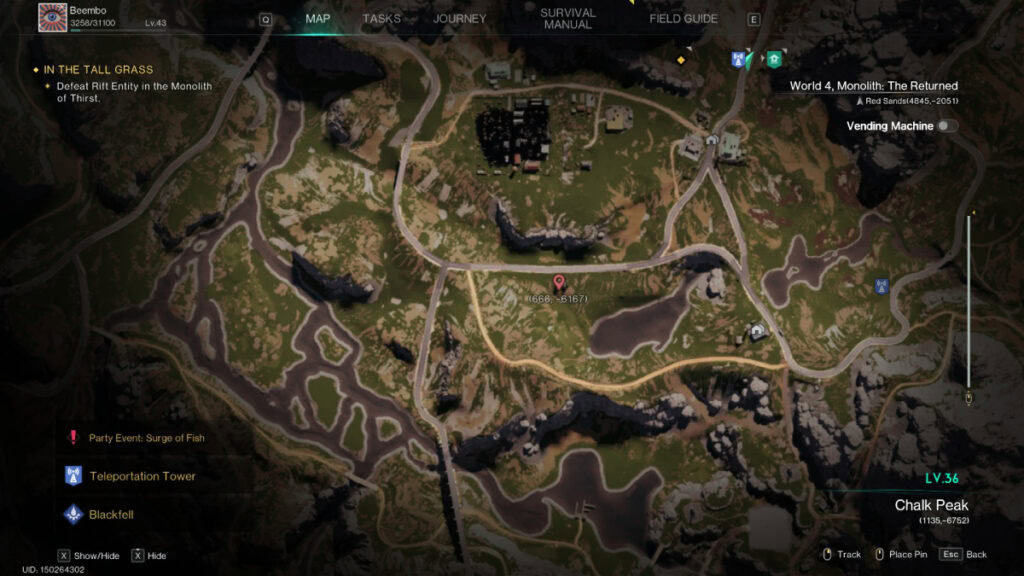Select the Blackfell legend entry
1024x576 pixels.
click(x=110, y=514)
